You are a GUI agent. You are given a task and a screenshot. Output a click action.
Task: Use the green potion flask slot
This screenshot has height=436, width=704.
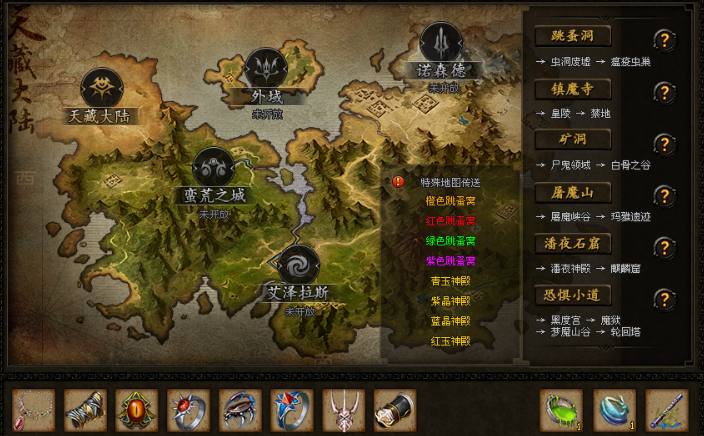click(x=561, y=410)
